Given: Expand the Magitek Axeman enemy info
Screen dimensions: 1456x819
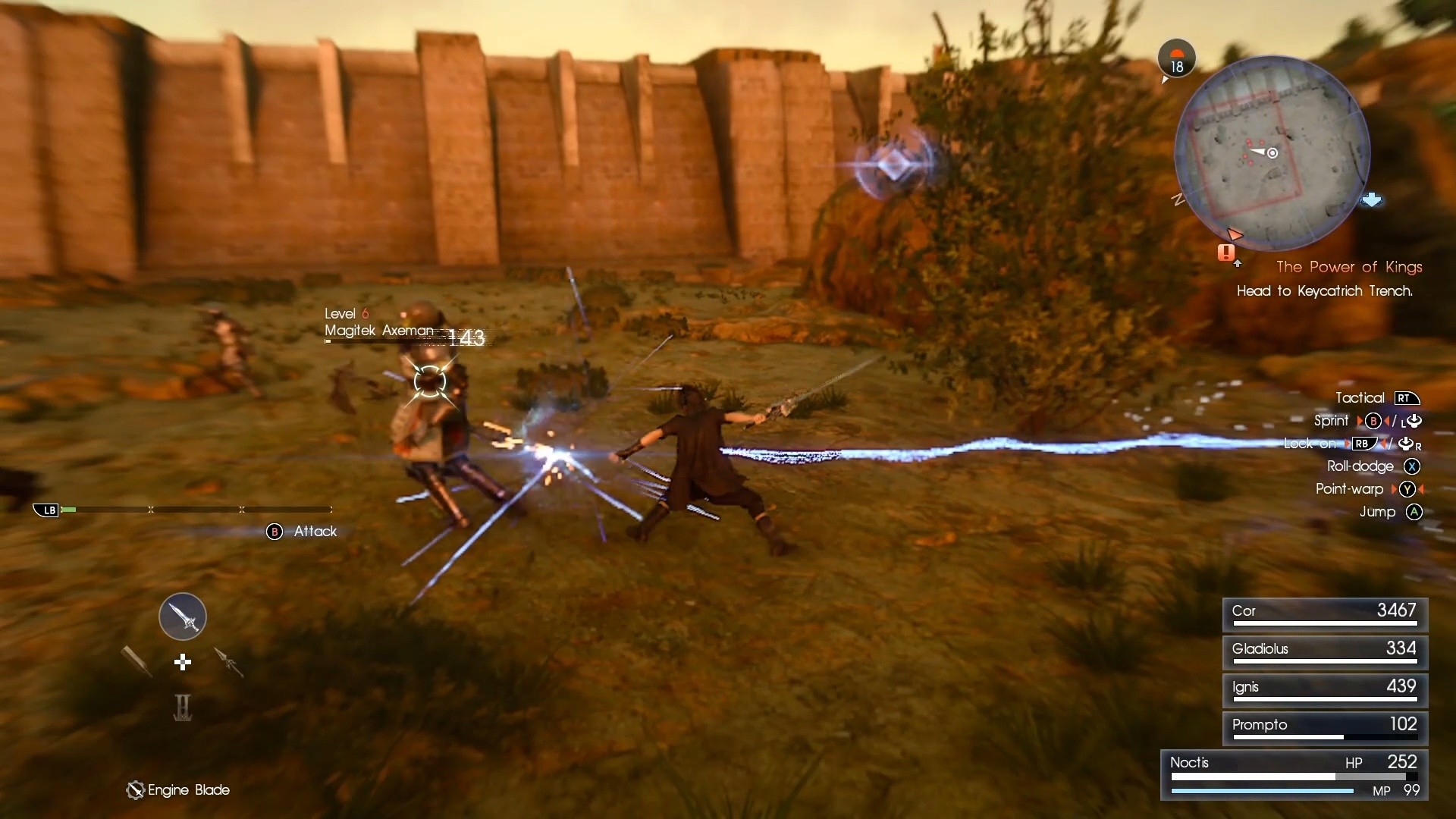Looking at the screenshot, I should pos(378,331).
